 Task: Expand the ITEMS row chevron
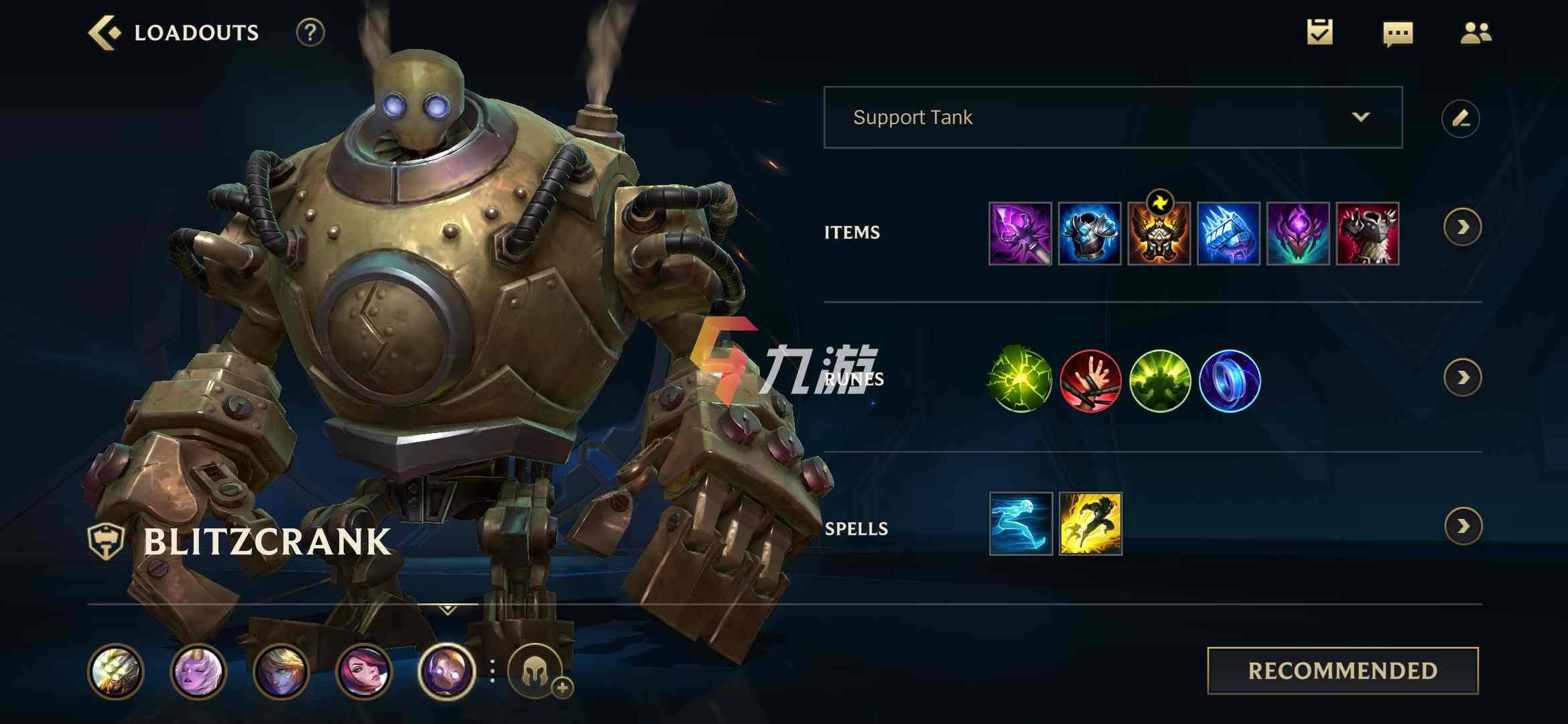coord(1462,228)
